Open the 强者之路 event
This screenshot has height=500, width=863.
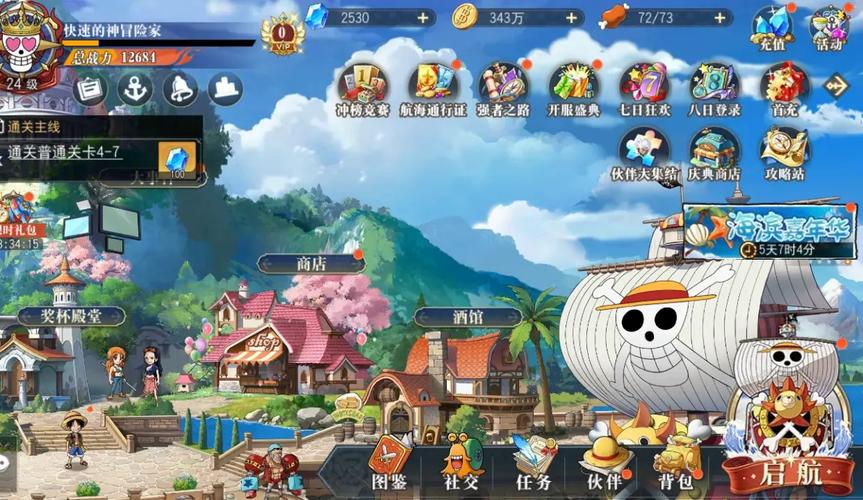pyautogui.click(x=503, y=87)
